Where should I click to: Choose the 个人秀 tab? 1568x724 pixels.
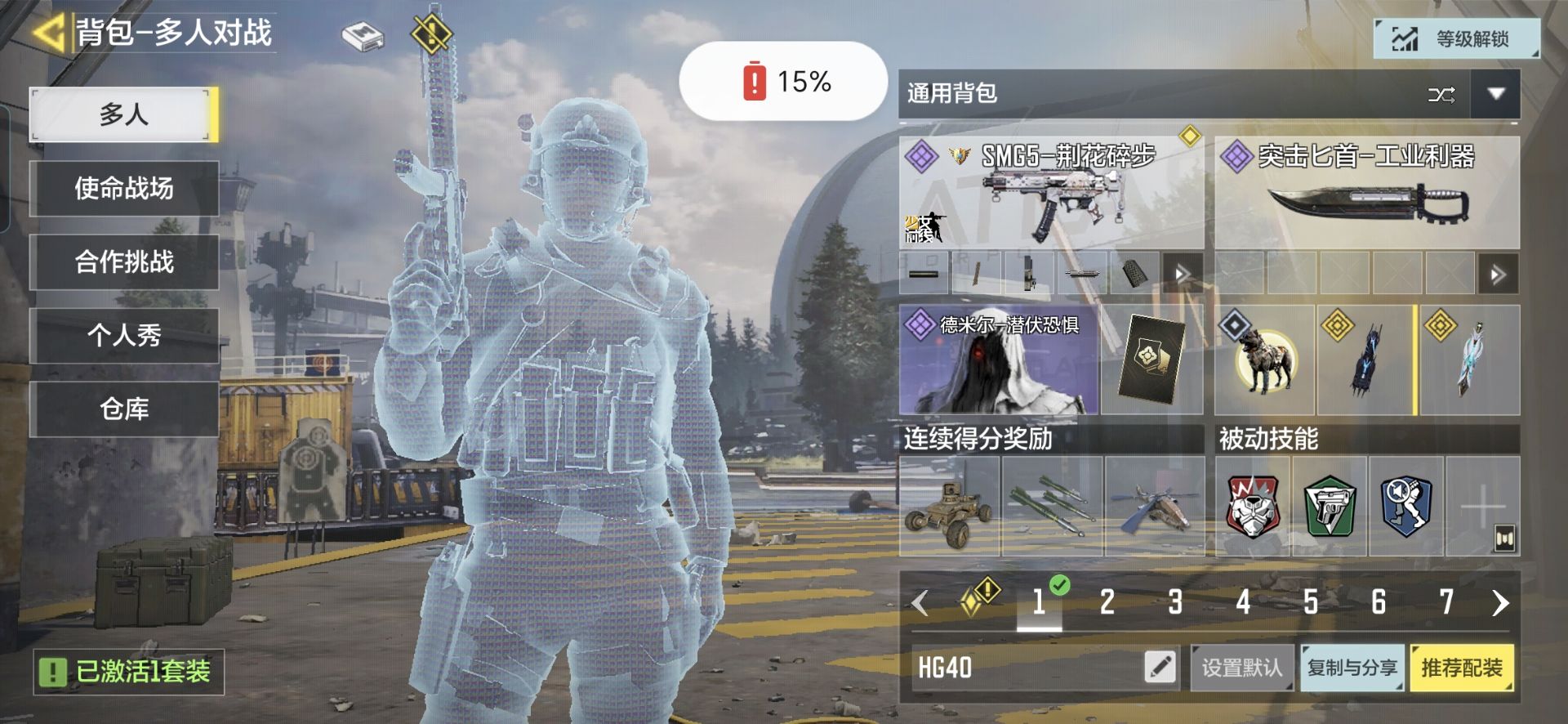(123, 336)
